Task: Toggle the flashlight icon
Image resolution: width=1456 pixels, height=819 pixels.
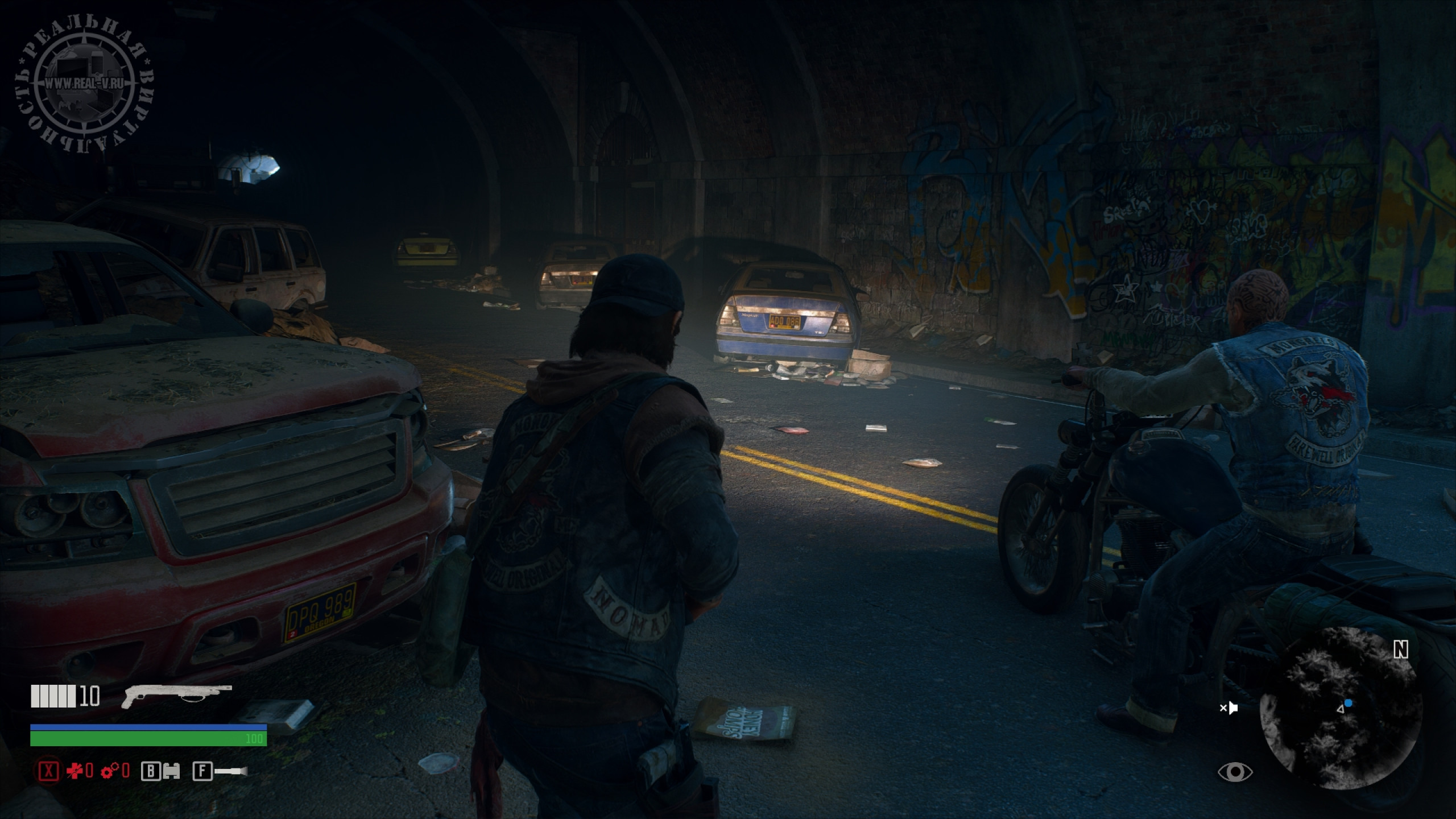Action: pos(232,771)
